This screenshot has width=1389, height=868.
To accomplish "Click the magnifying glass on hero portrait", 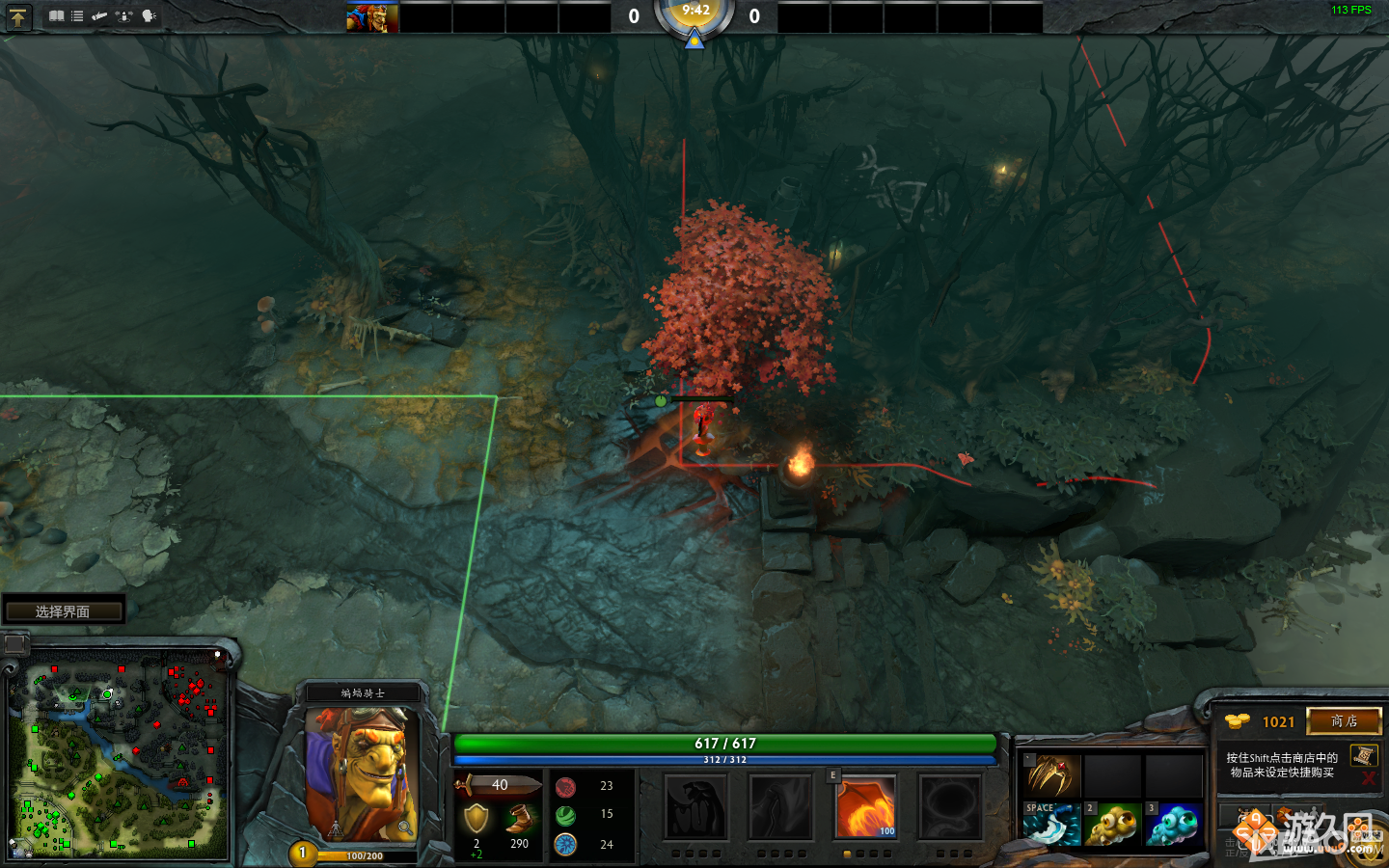I will coord(406,828).
